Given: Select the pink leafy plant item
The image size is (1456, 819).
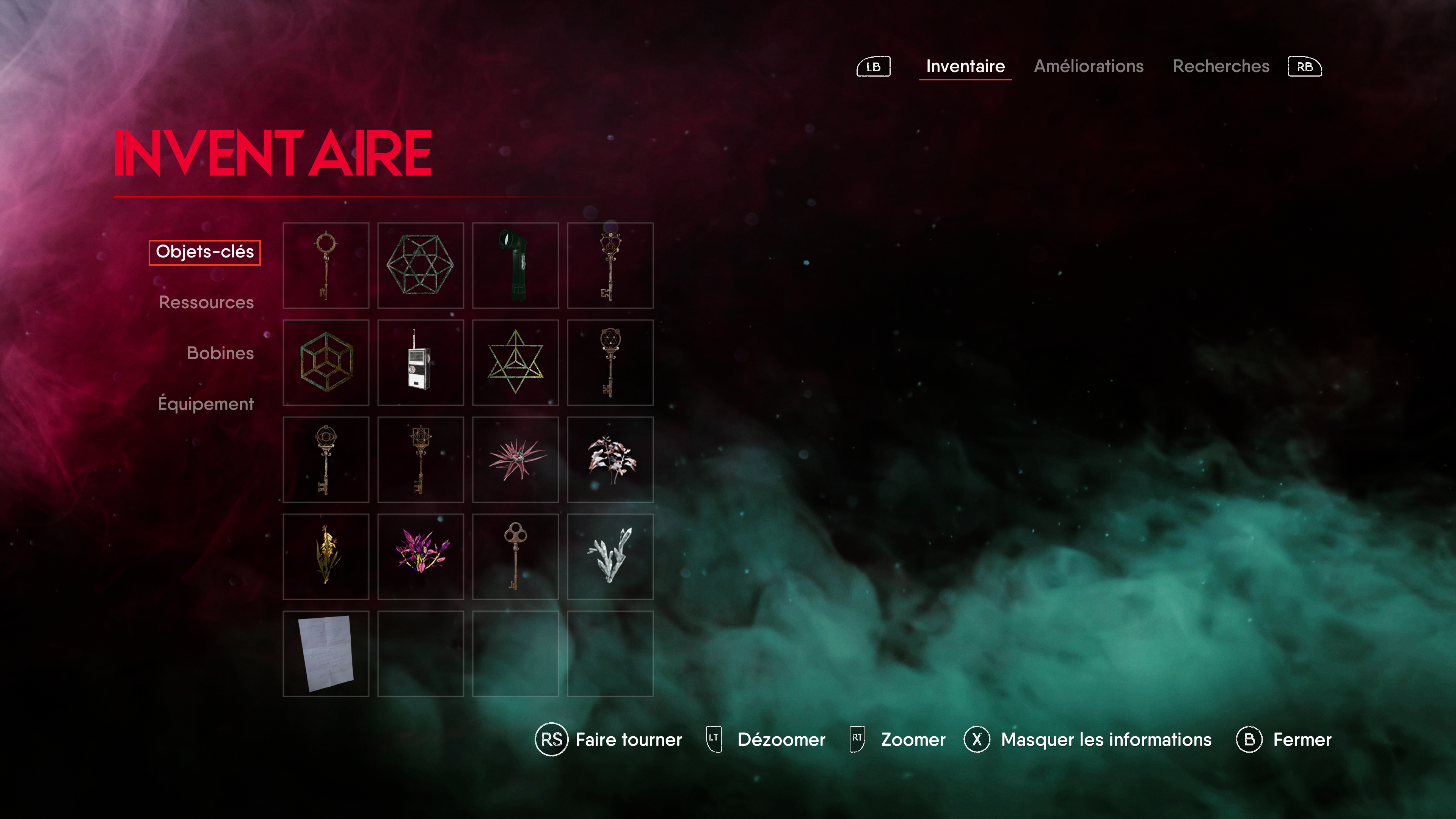Looking at the screenshot, I should pos(610,460).
